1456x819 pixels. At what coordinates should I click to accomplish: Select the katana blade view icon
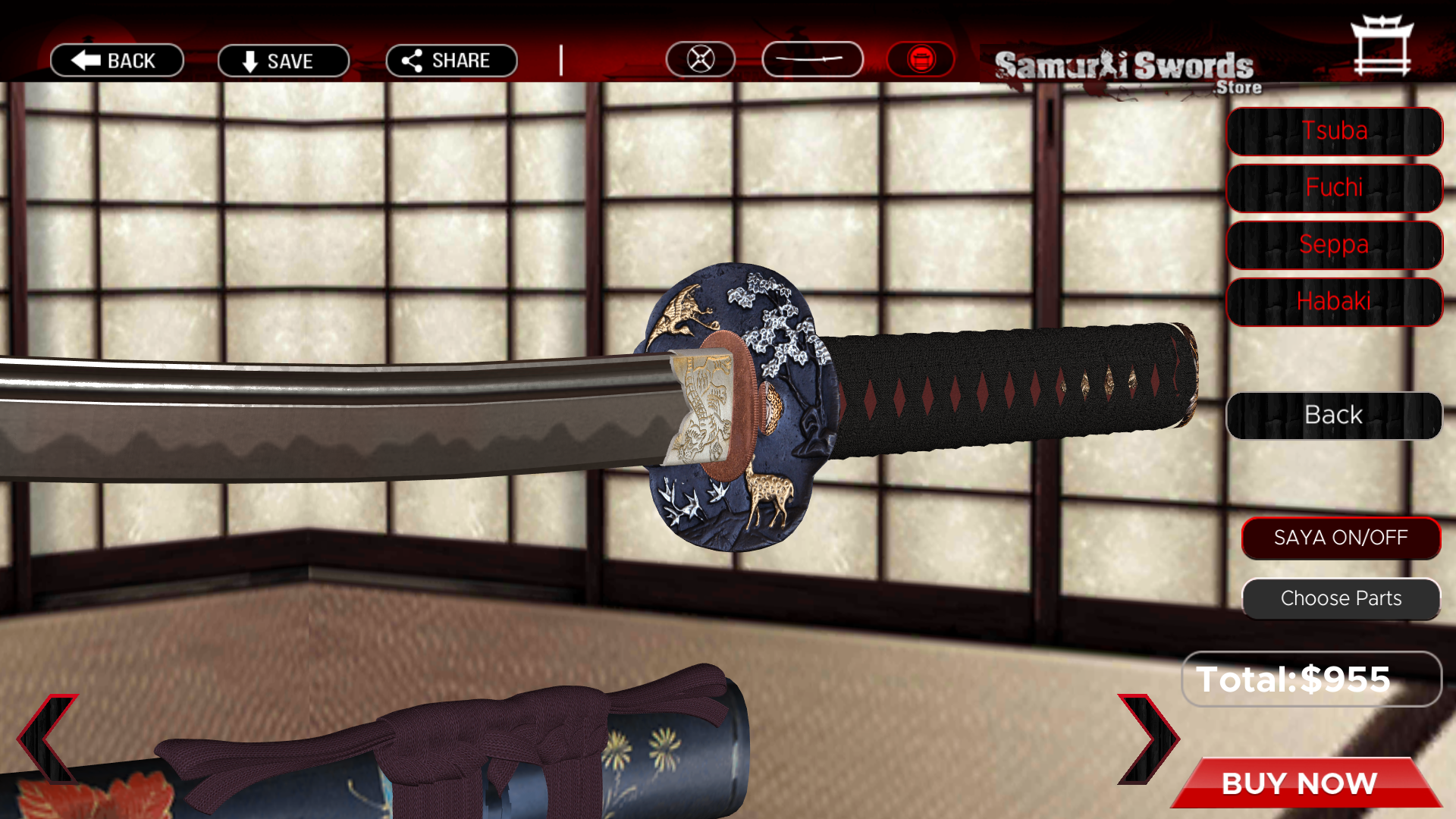[x=812, y=58]
